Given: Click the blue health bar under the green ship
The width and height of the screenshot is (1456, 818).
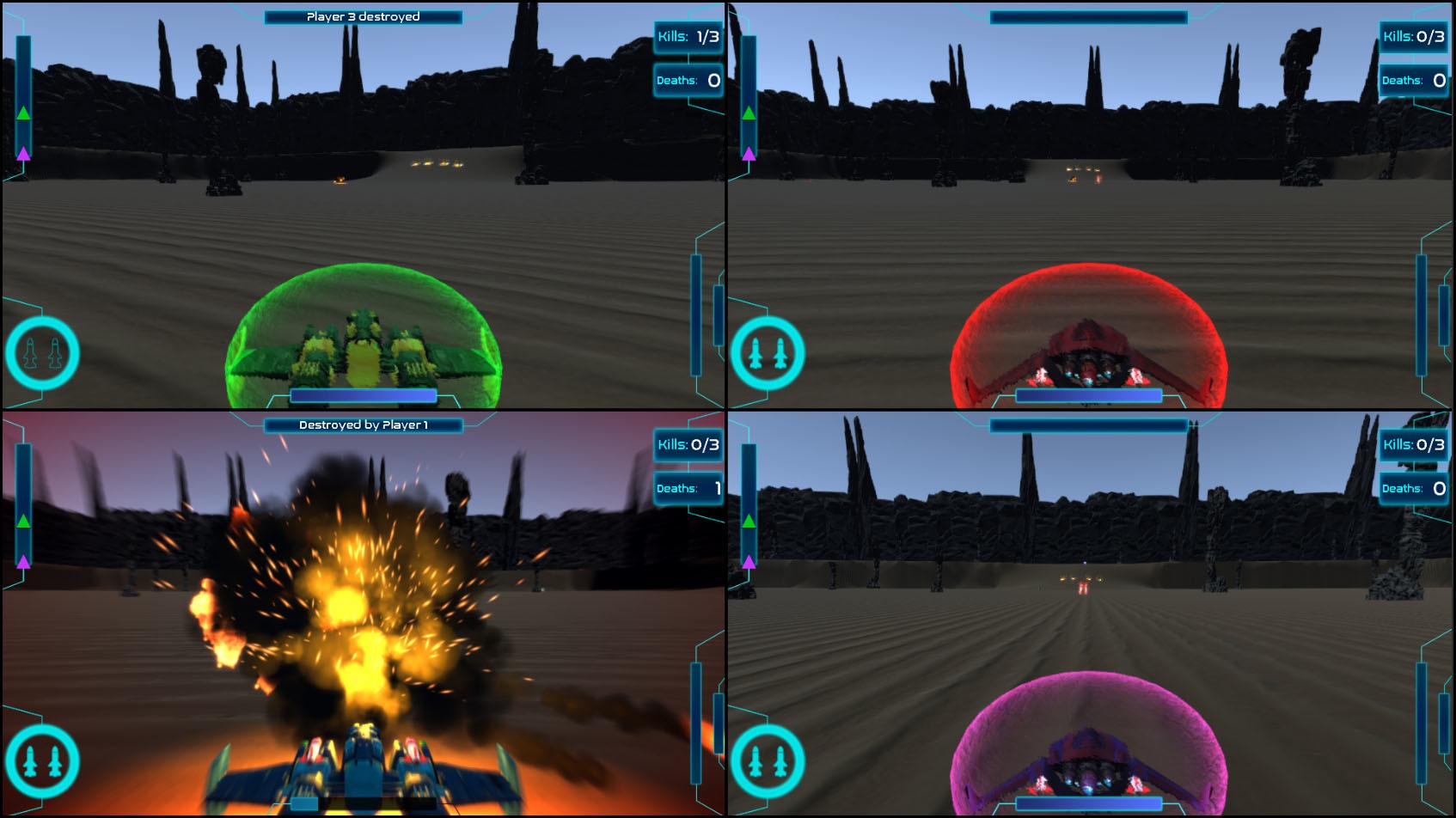Looking at the screenshot, I should [x=364, y=394].
